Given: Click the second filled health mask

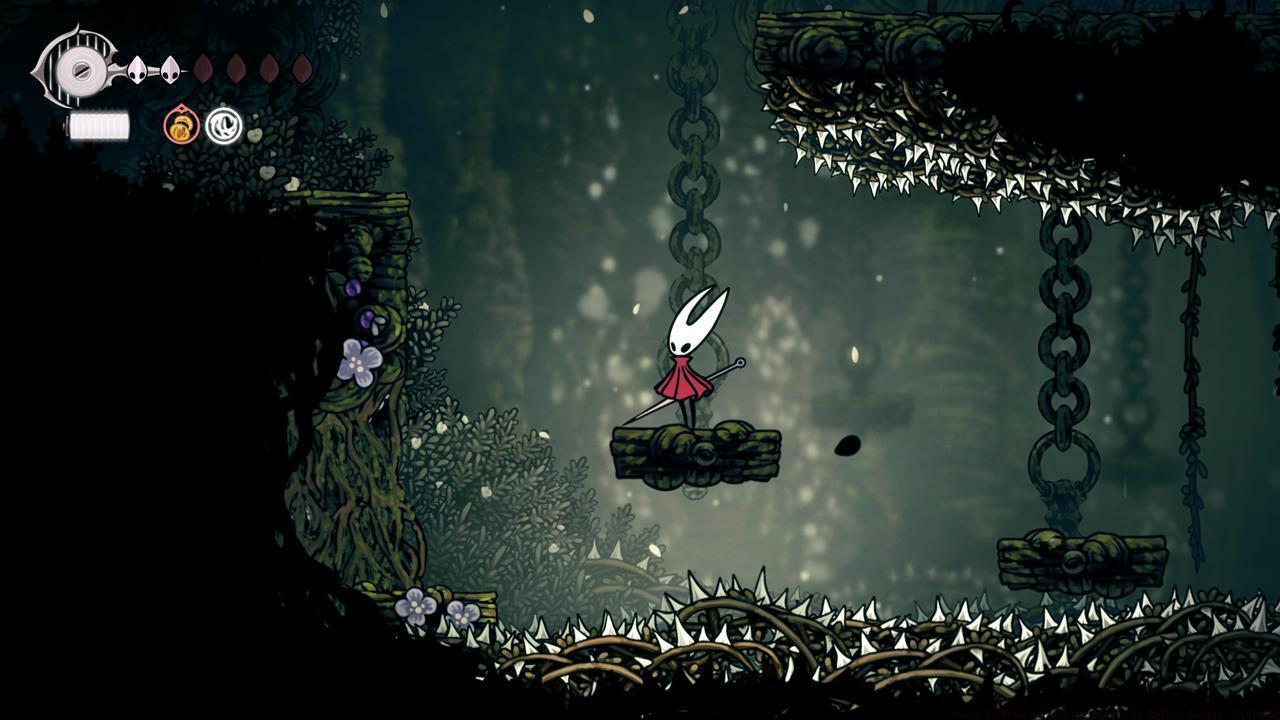Looking at the screenshot, I should tap(170, 68).
